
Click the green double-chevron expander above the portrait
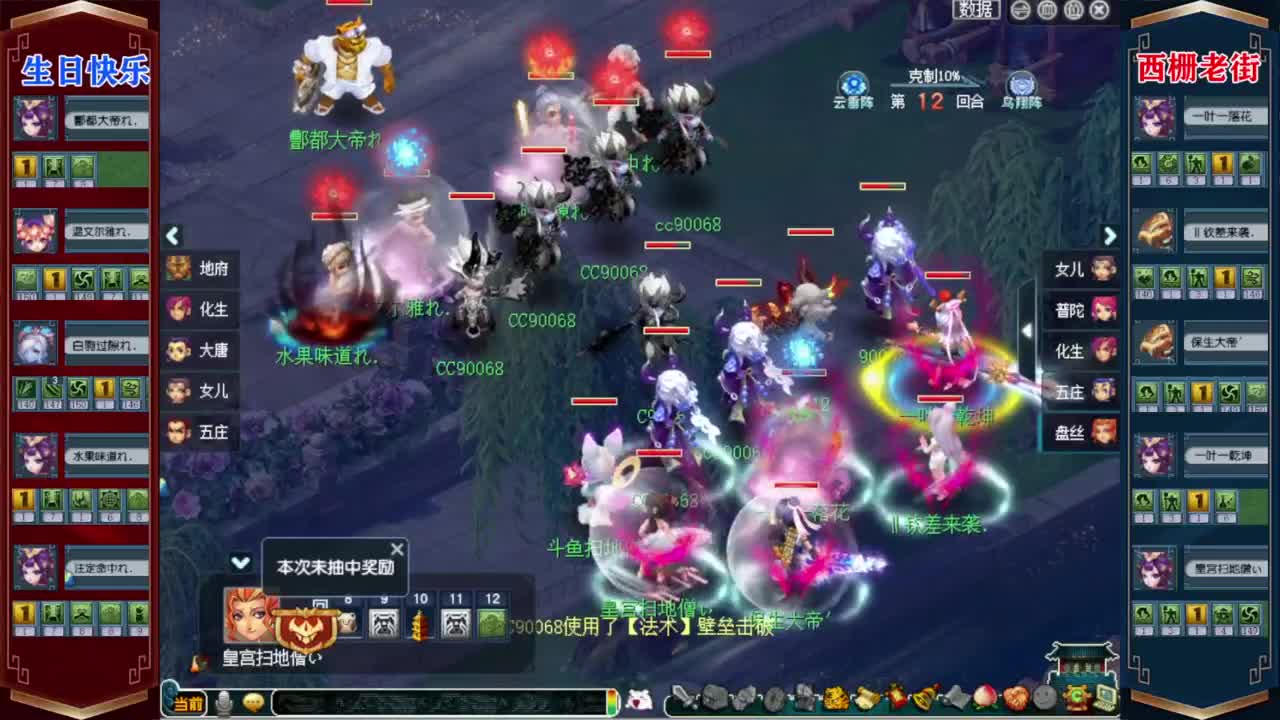pos(240,563)
